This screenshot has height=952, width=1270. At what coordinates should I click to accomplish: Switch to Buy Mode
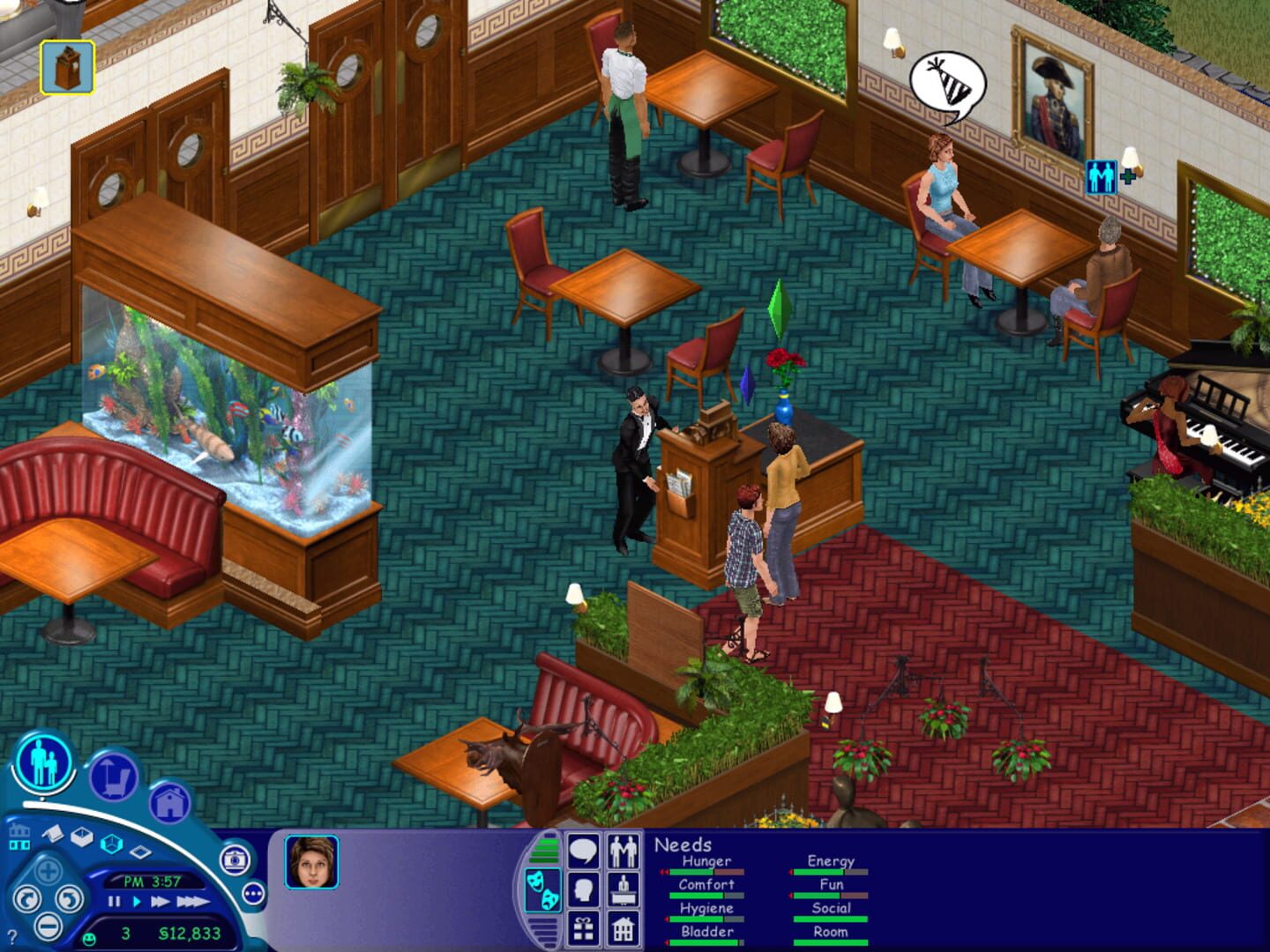pos(111,775)
